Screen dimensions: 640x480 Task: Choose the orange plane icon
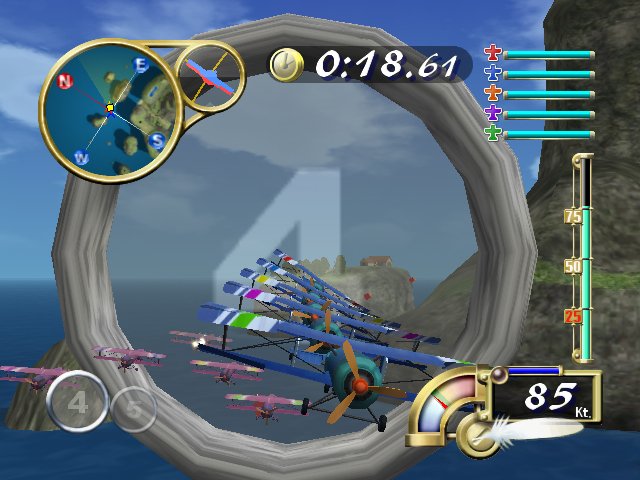(x=492, y=94)
